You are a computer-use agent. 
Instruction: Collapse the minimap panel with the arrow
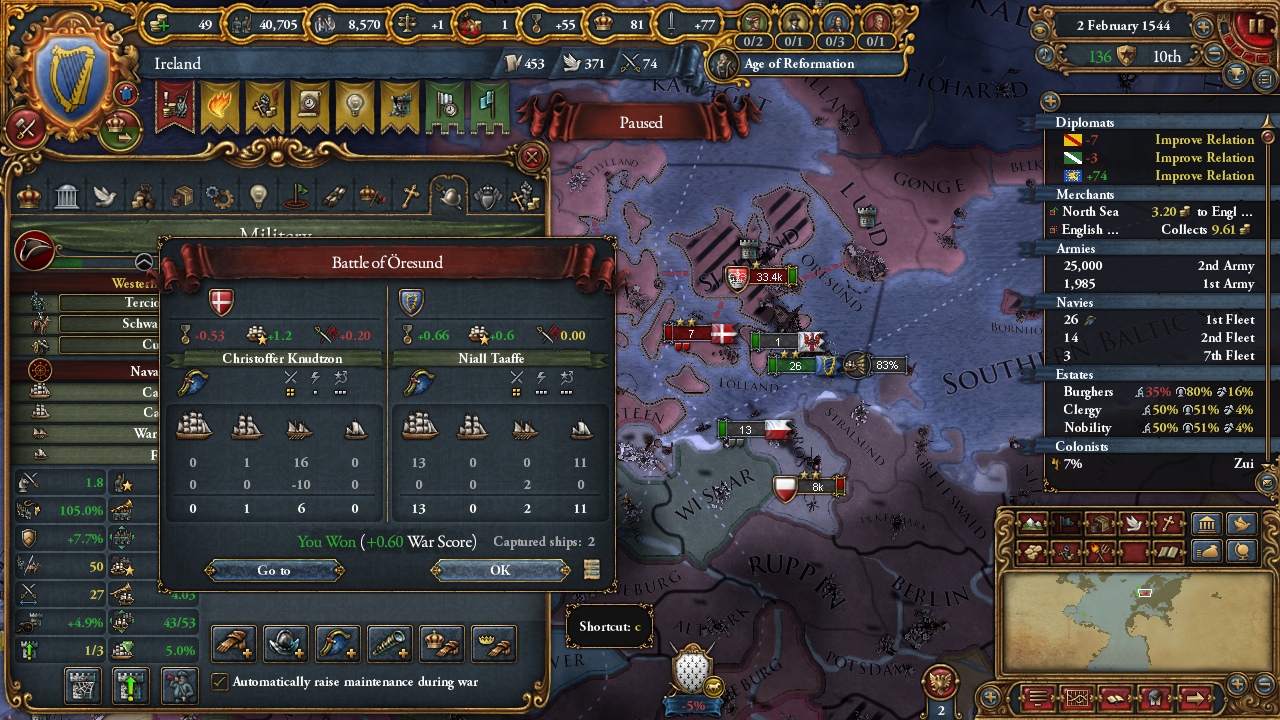1195,697
